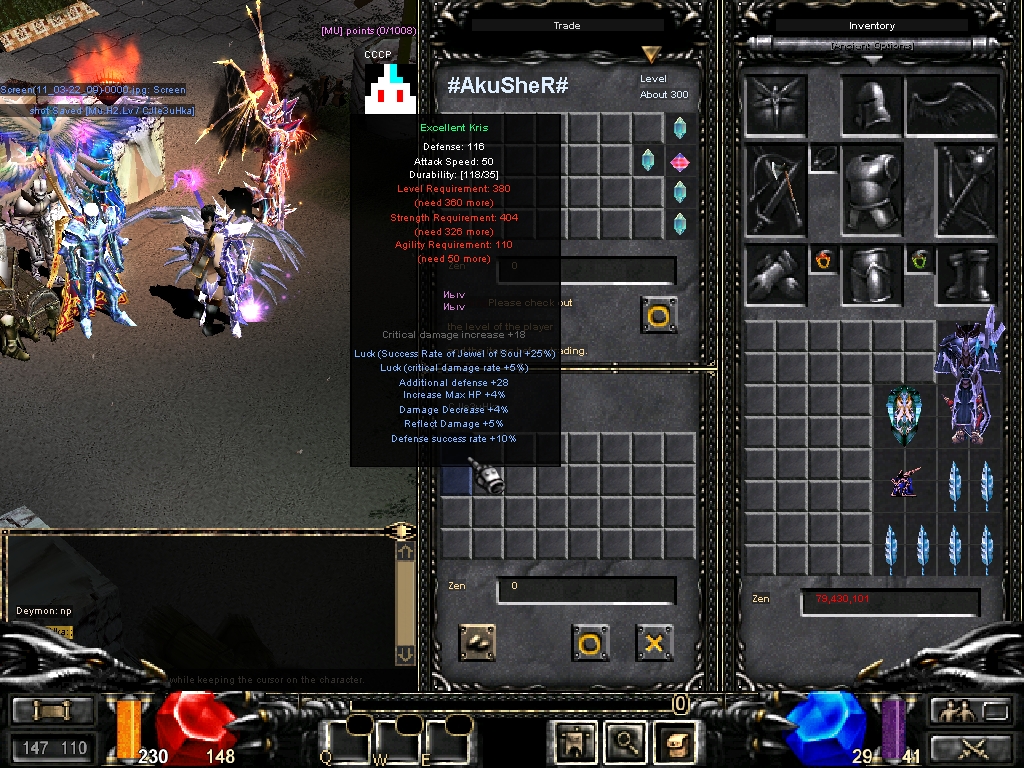Open the party button with two figures
The width and height of the screenshot is (1024, 768).
coord(954,711)
